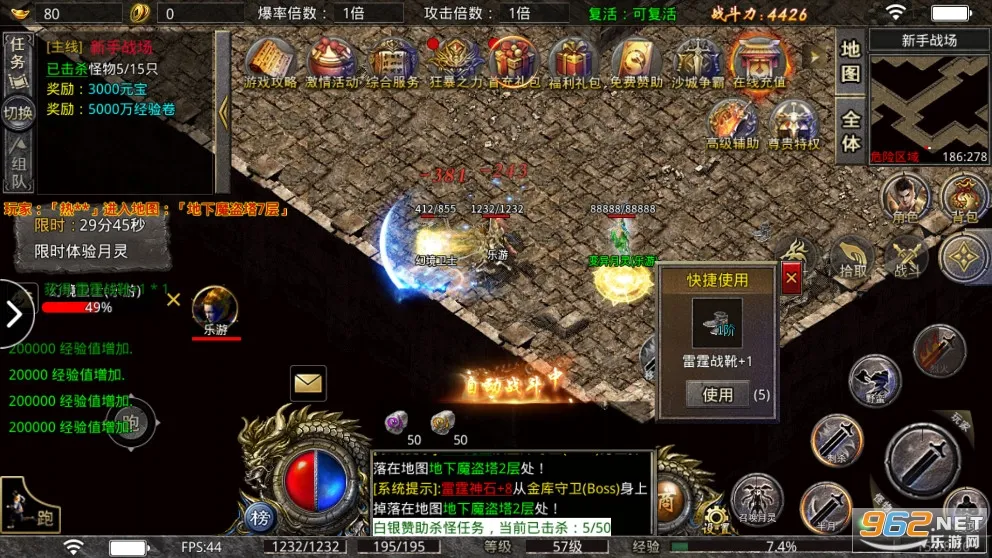Open the 背包 backpack inventory
Image resolution: width=992 pixels, height=558 pixels.
tap(964, 196)
